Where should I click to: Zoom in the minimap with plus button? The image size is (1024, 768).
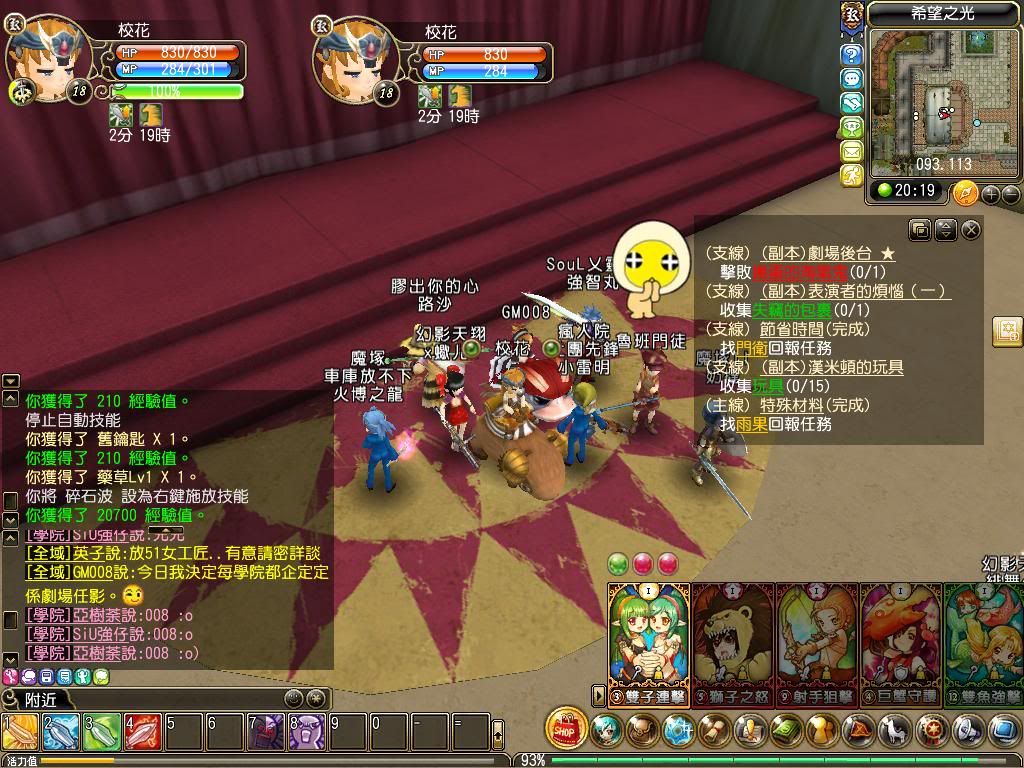pos(990,193)
